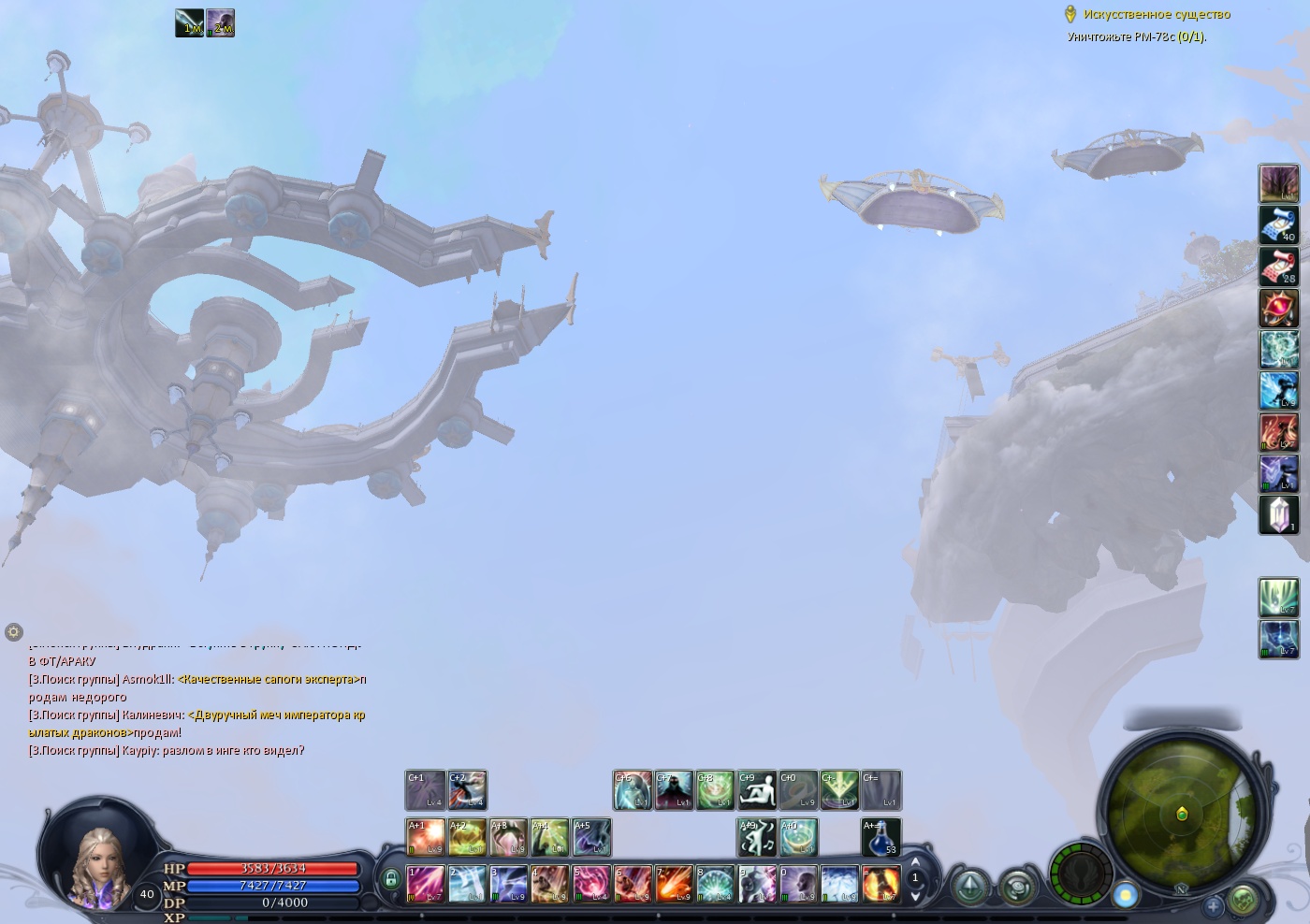Cast the fireball skill in slot 7

[x=674, y=884]
